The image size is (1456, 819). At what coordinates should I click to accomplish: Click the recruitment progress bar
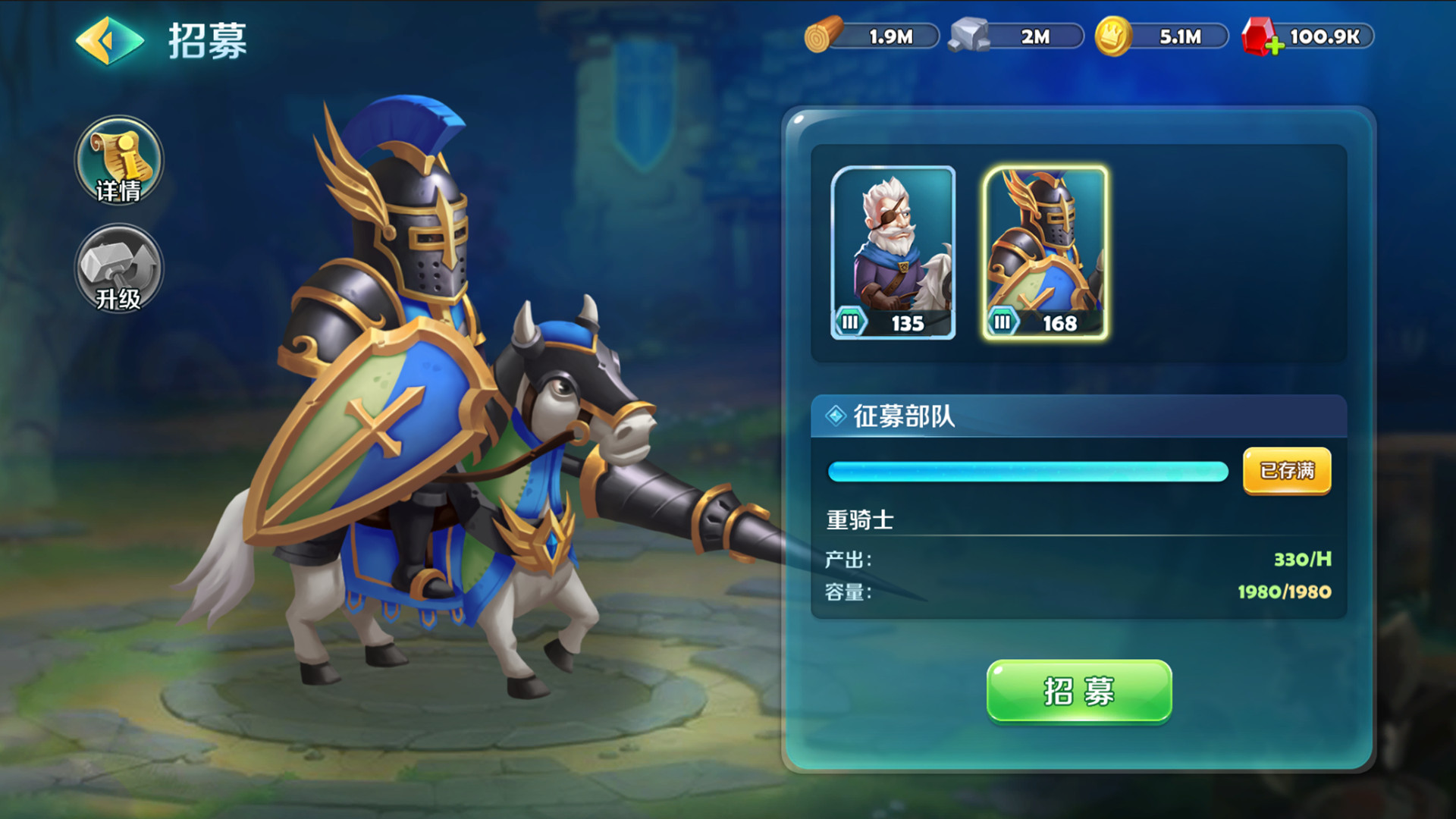tap(1028, 472)
